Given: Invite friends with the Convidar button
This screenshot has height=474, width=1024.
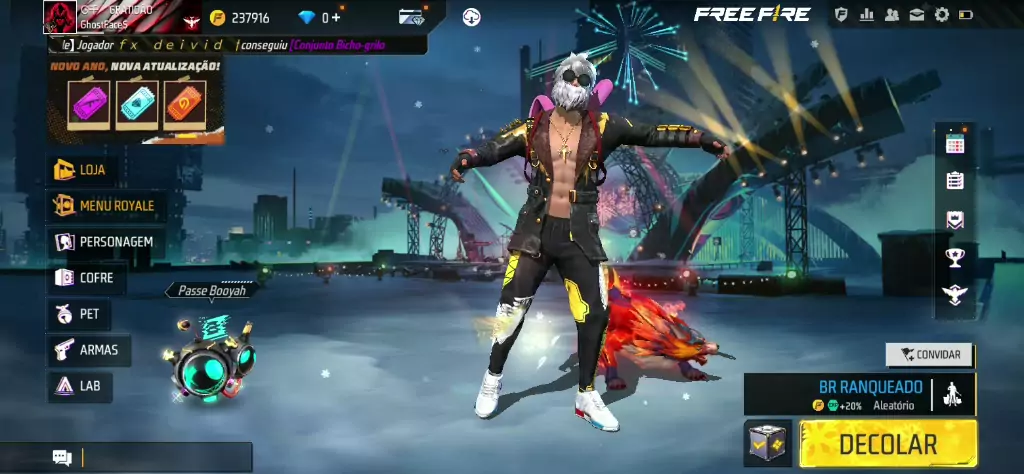Looking at the screenshot, I should pyautogui.click(x=930, y=354).
